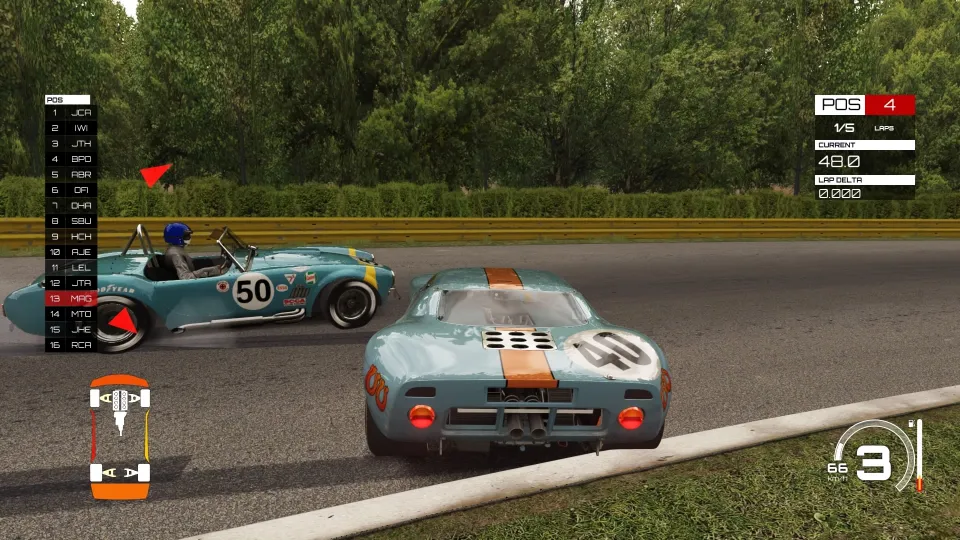The width and height of the screenshot is (960, 540).
Task: Choose driver MTO in the standings
Action: (x=70, y=314)
